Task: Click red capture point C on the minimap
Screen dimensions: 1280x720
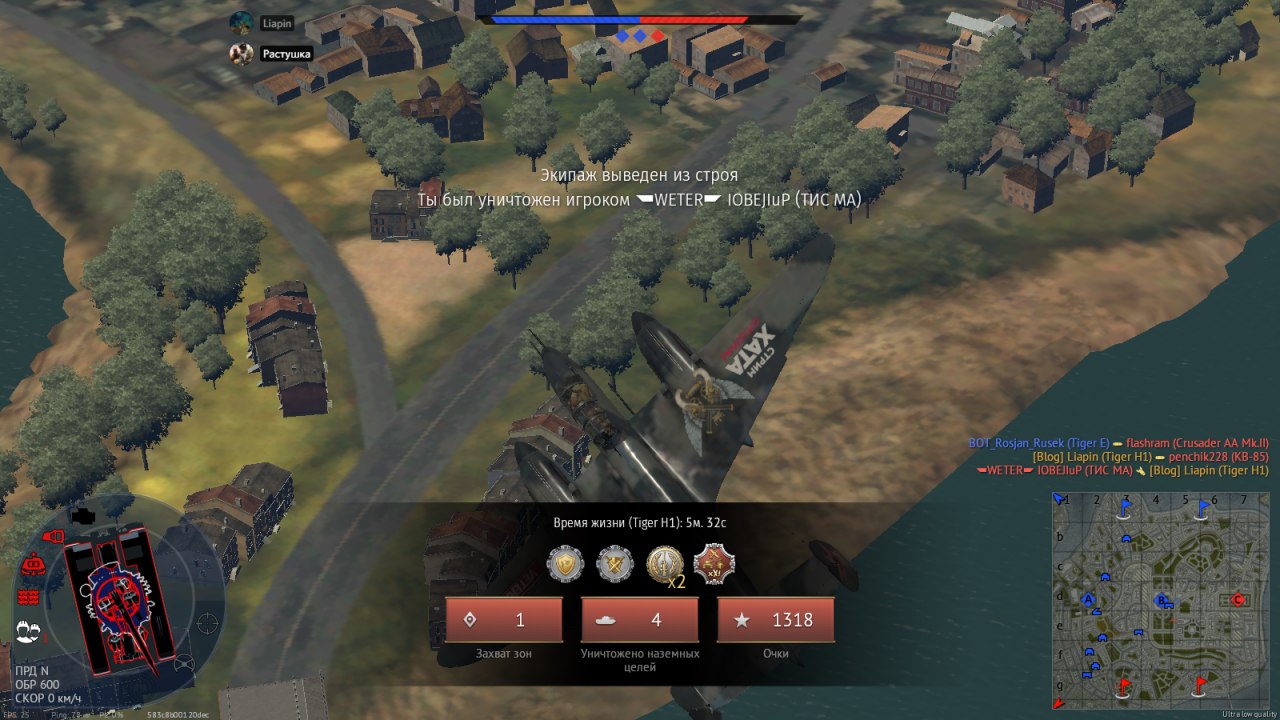Action: (1237, 599)
